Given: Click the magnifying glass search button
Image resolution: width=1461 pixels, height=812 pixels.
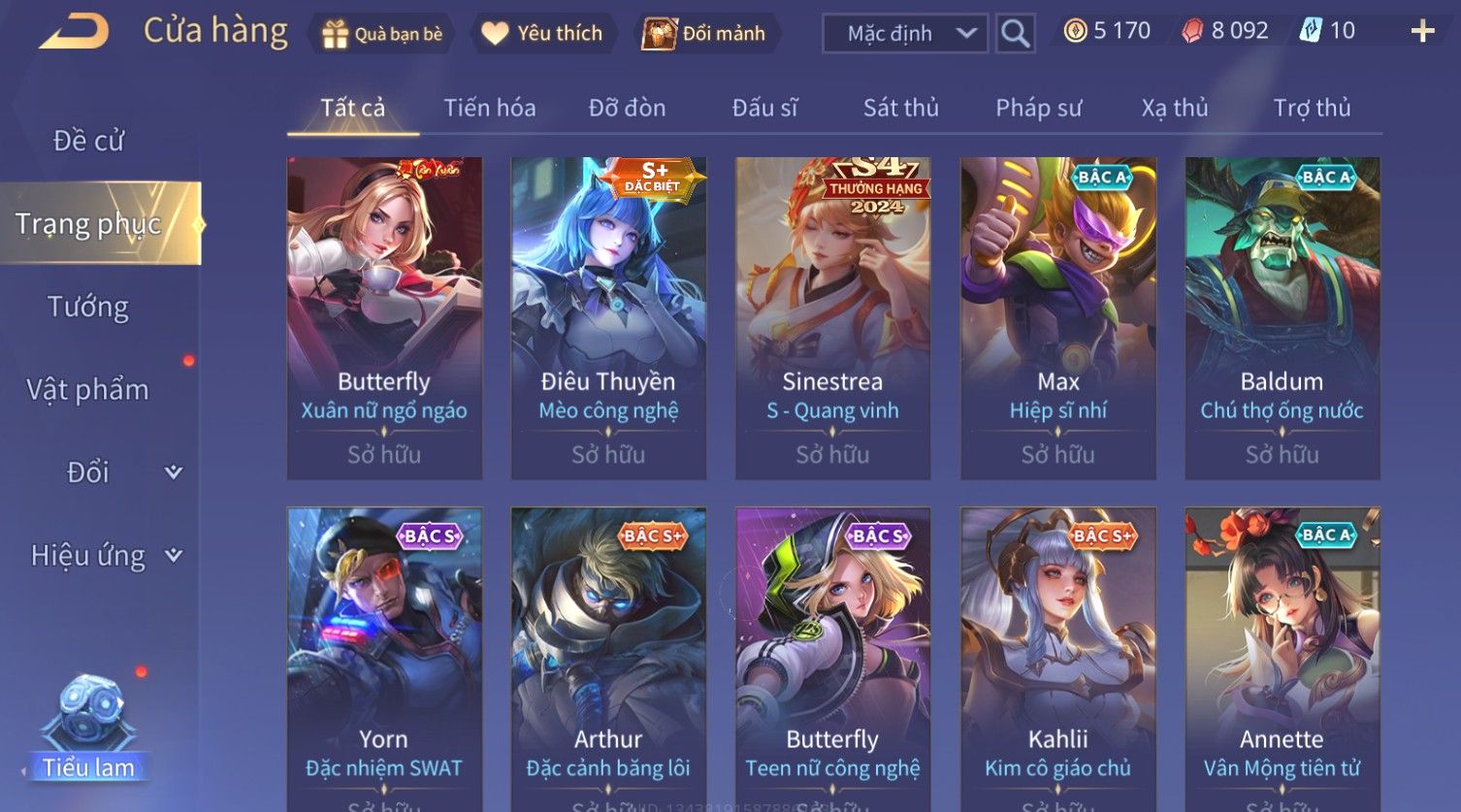Looking at the screenshot, I should (x=1015, y=34).
